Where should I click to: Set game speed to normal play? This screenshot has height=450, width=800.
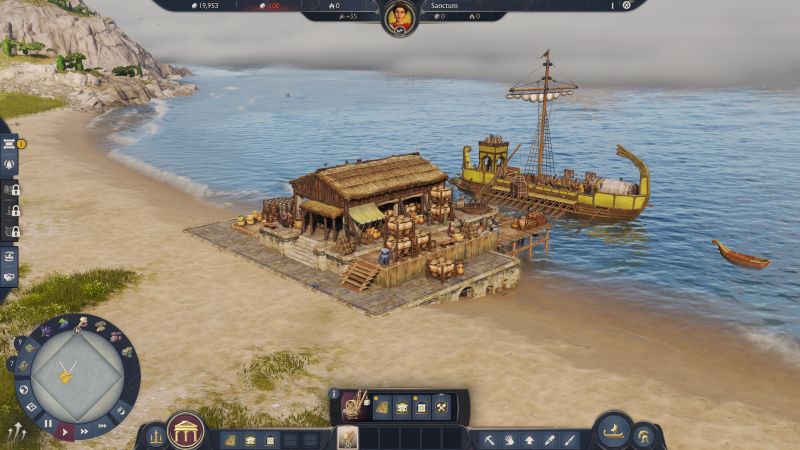click(67, 431)
